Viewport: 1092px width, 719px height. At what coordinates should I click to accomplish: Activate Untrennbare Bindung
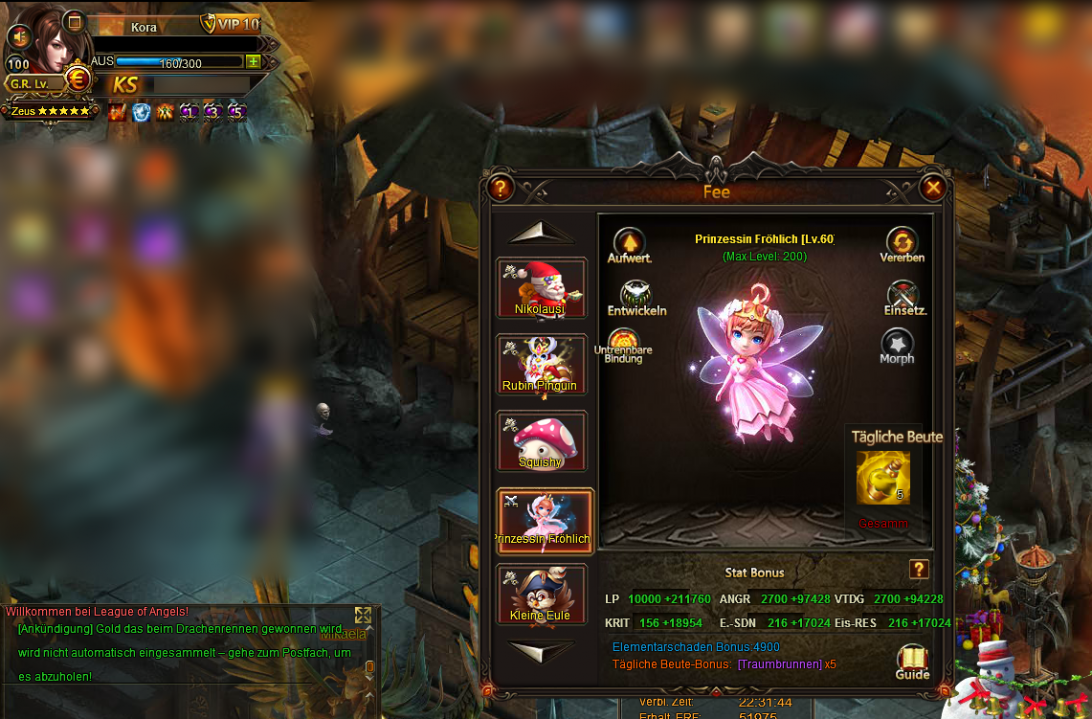(623, 343)
